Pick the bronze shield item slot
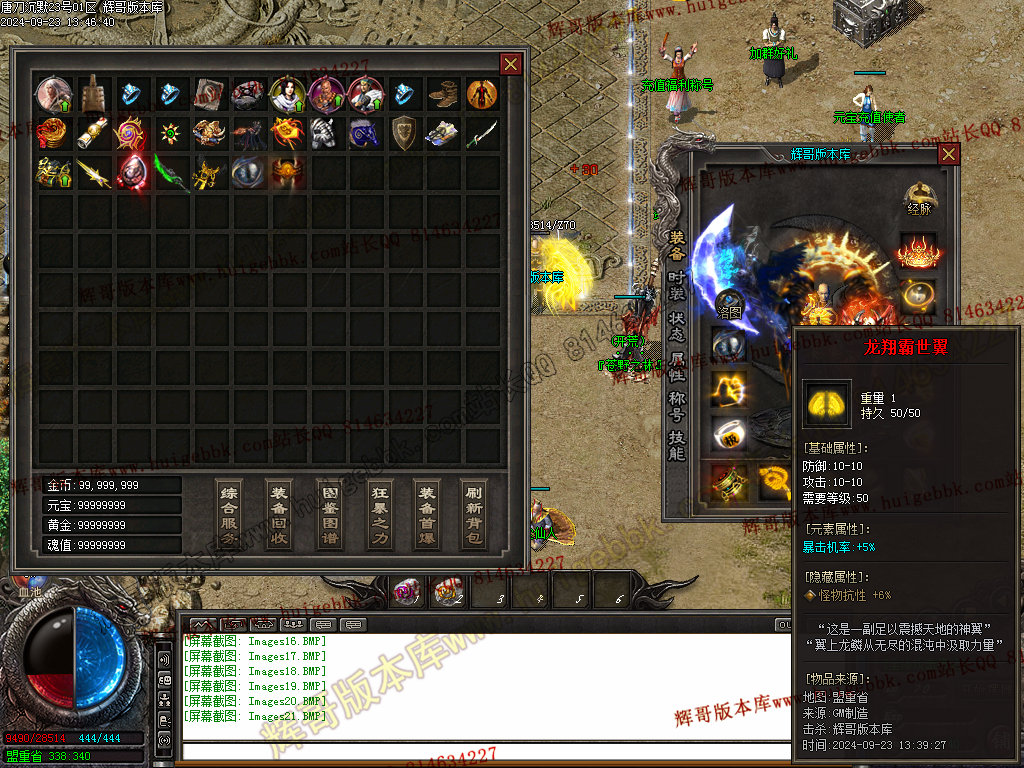The height and width of the screenshot is (768, 1024). (x=404, y=132)
